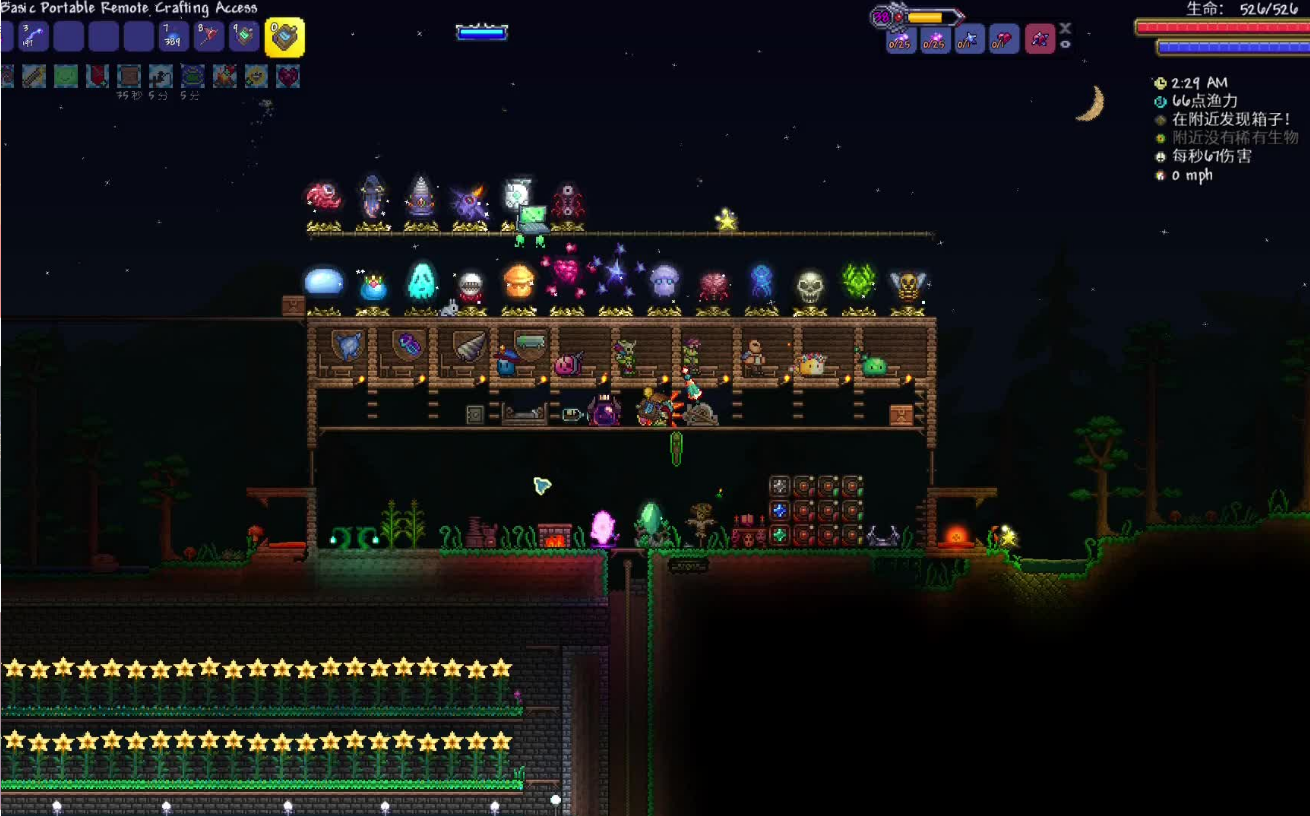Choose the red staff in hotbar slot 8
This screenshot has width=1310, height=816.
point(209,37)
